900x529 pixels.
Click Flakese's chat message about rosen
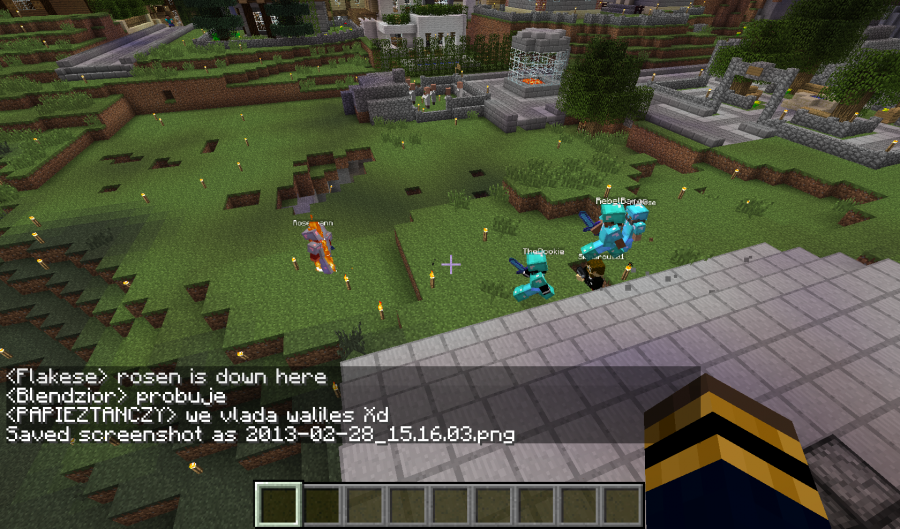[166, 377]
